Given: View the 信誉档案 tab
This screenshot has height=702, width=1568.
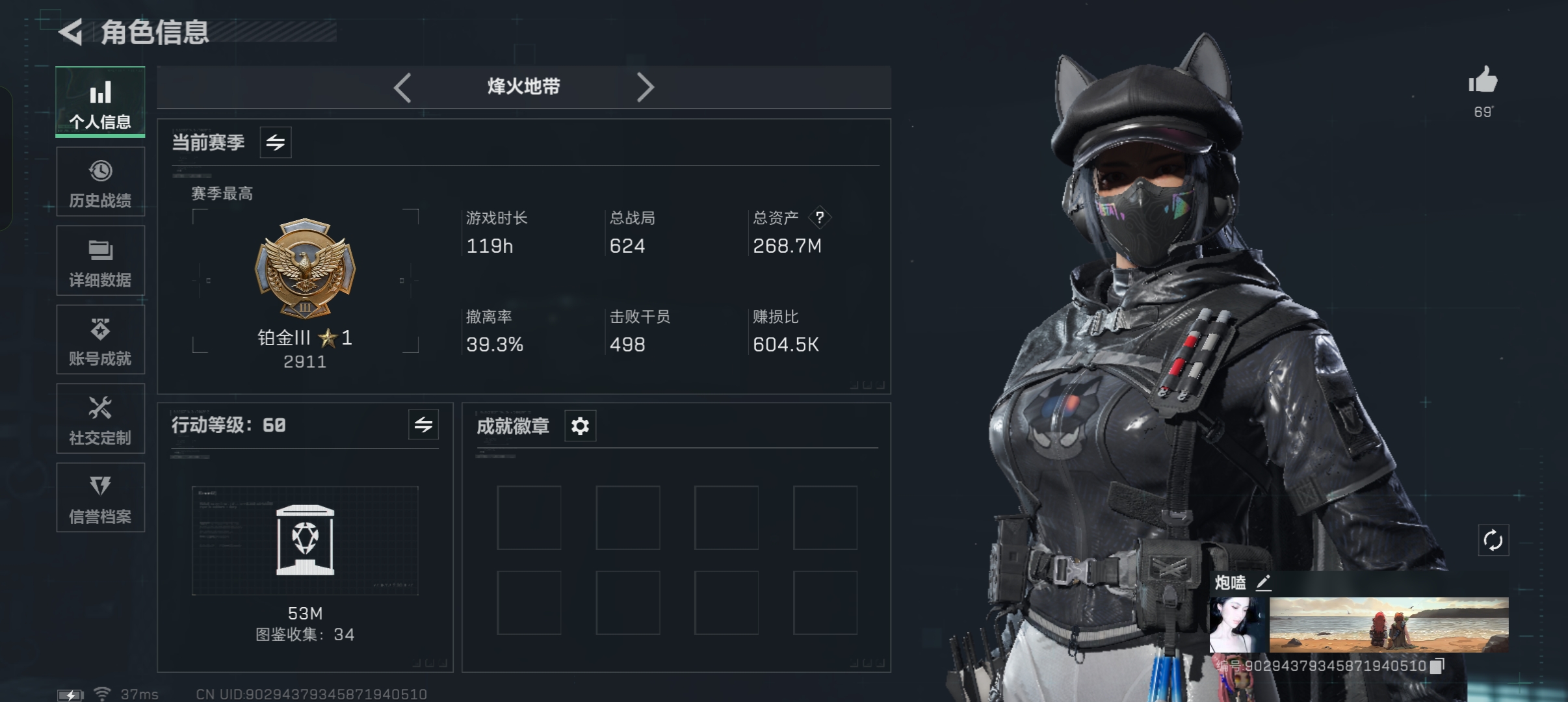Looking at the screenshot, I should 100,498.
